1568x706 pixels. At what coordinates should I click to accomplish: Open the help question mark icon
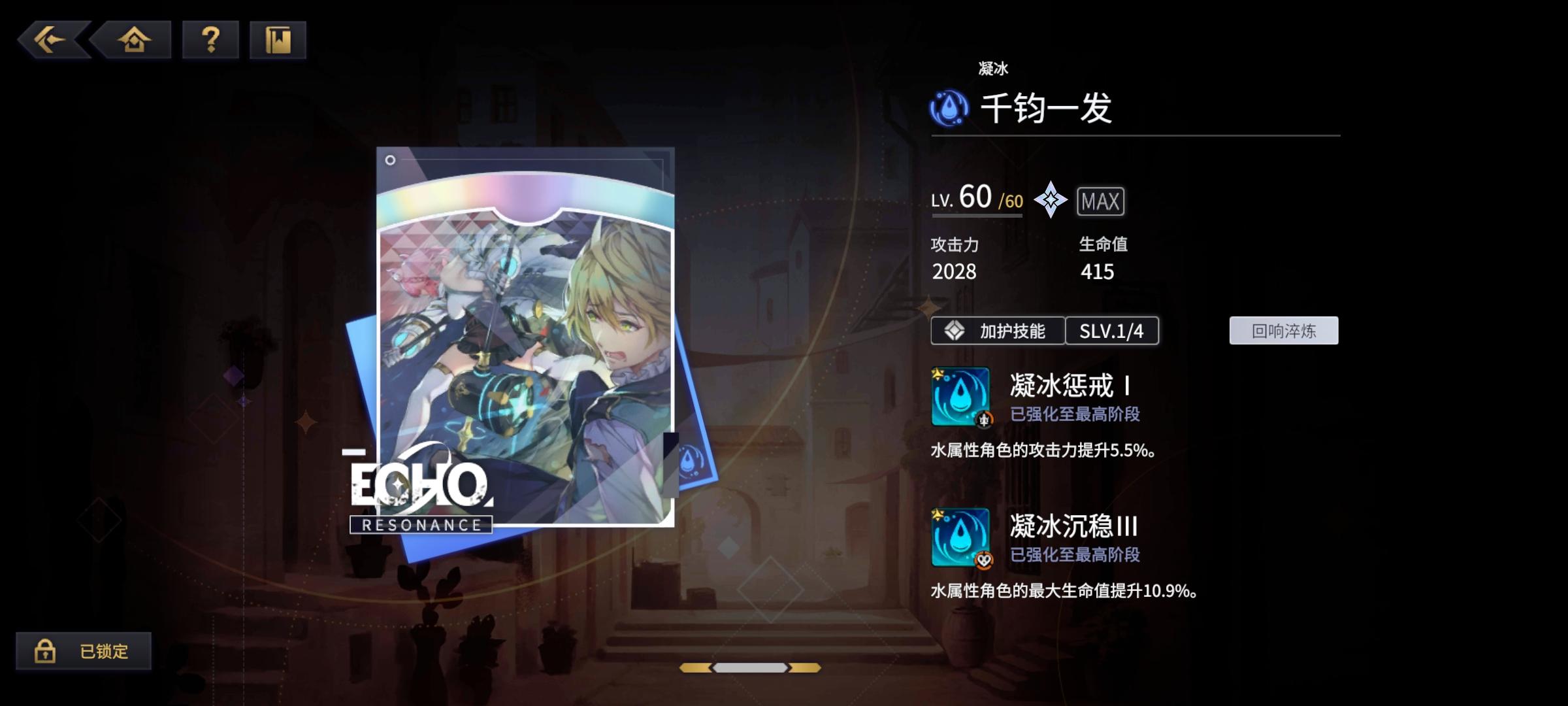coord(208,41)
